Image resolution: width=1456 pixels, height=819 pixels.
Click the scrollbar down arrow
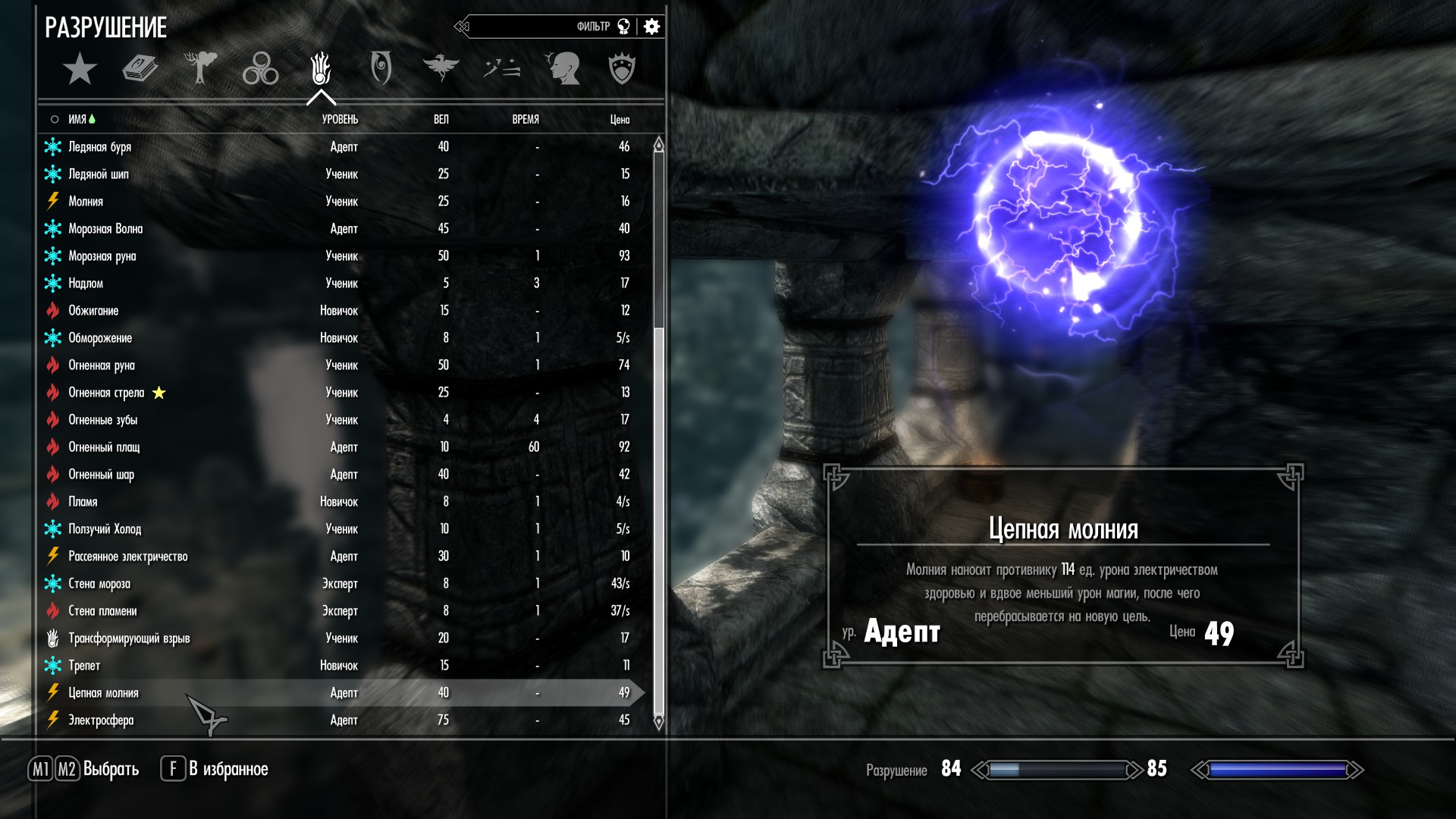658,723
